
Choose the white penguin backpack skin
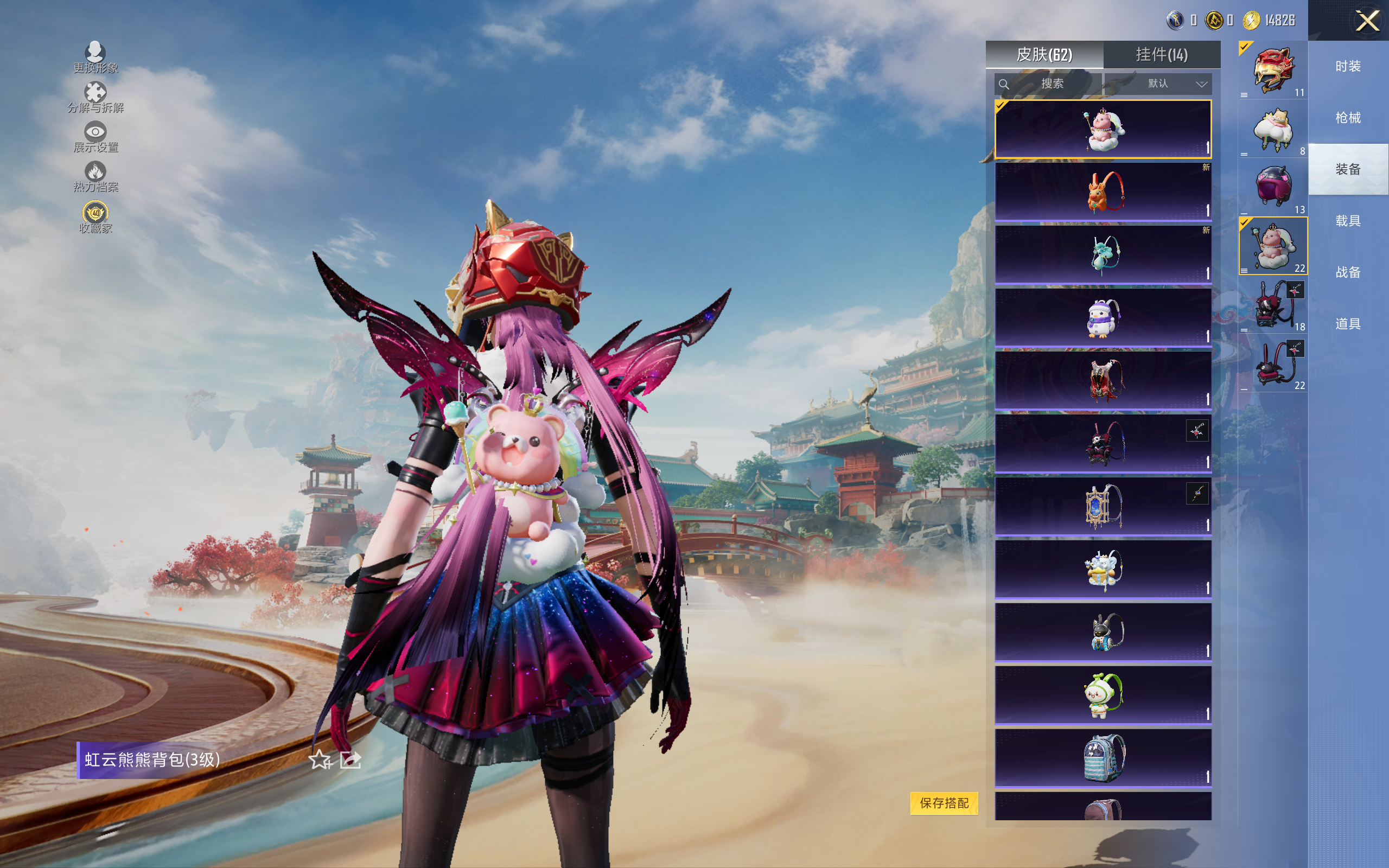(1103, 317)
